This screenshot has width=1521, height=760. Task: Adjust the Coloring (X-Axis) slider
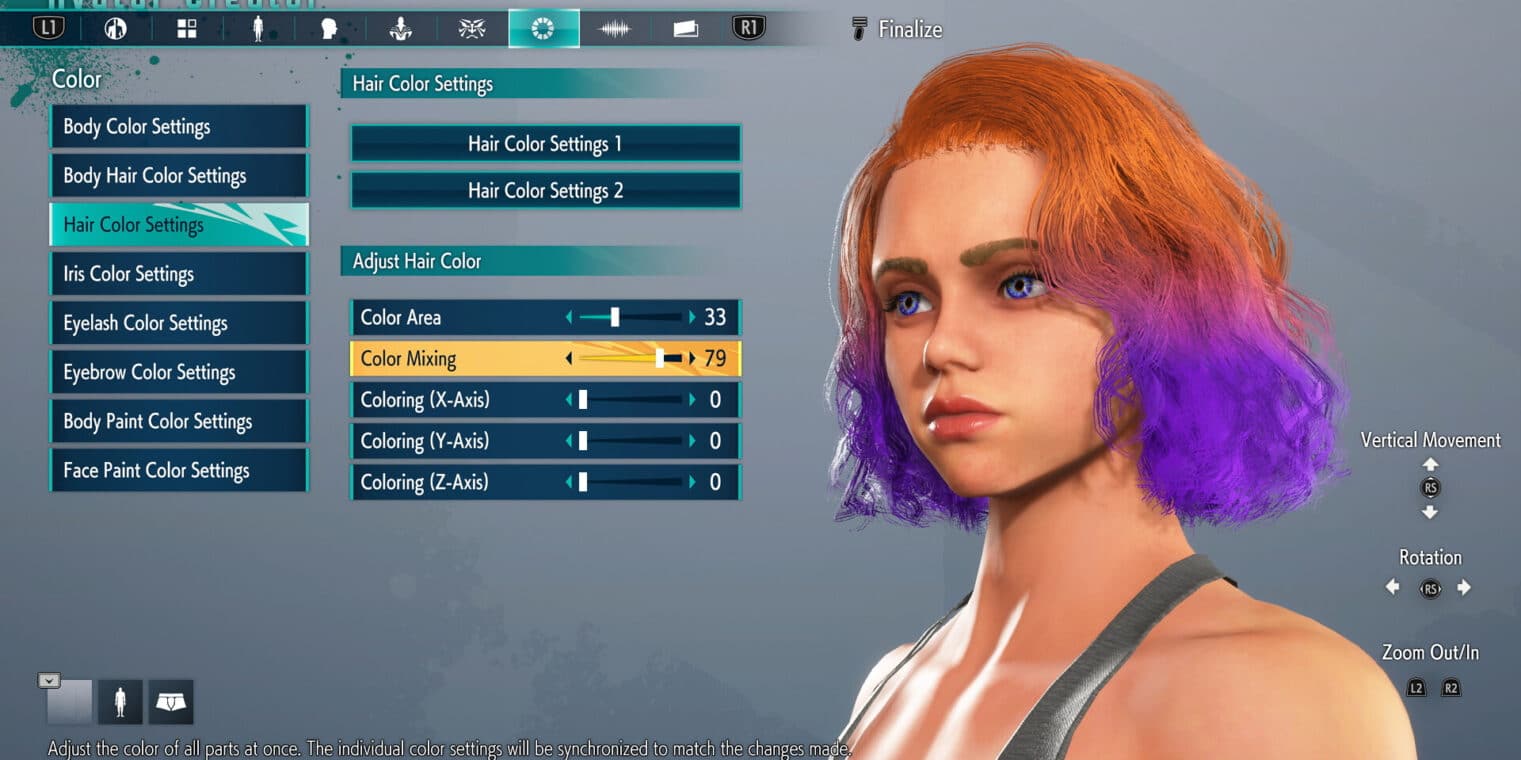[583, 400]
